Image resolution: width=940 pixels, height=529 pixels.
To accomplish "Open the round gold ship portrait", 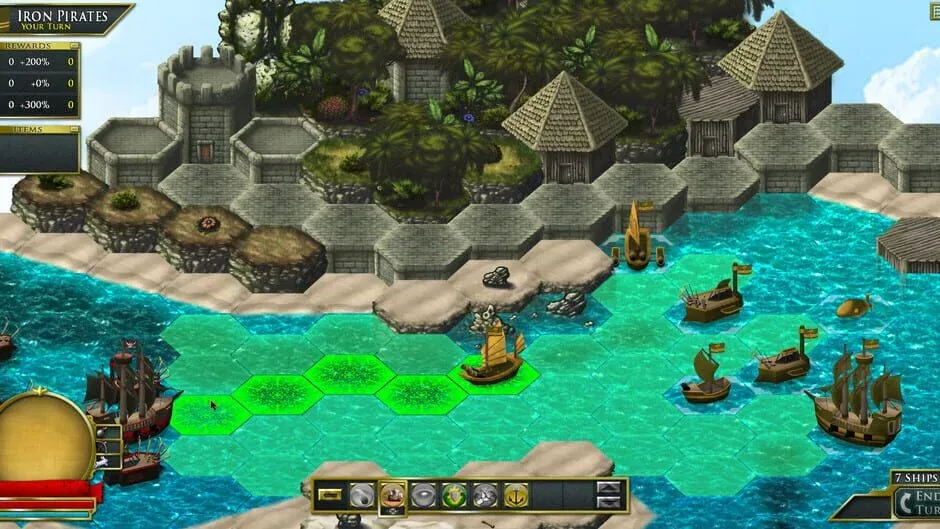I will click(x=45, y=436).
